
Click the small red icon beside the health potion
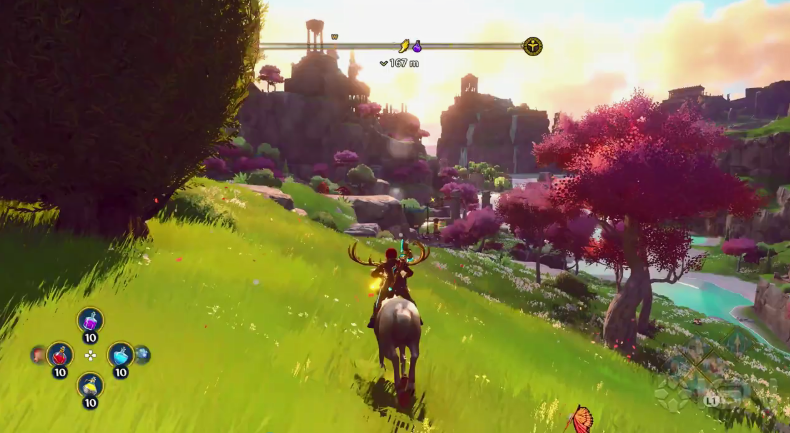[x=38, y=354]
